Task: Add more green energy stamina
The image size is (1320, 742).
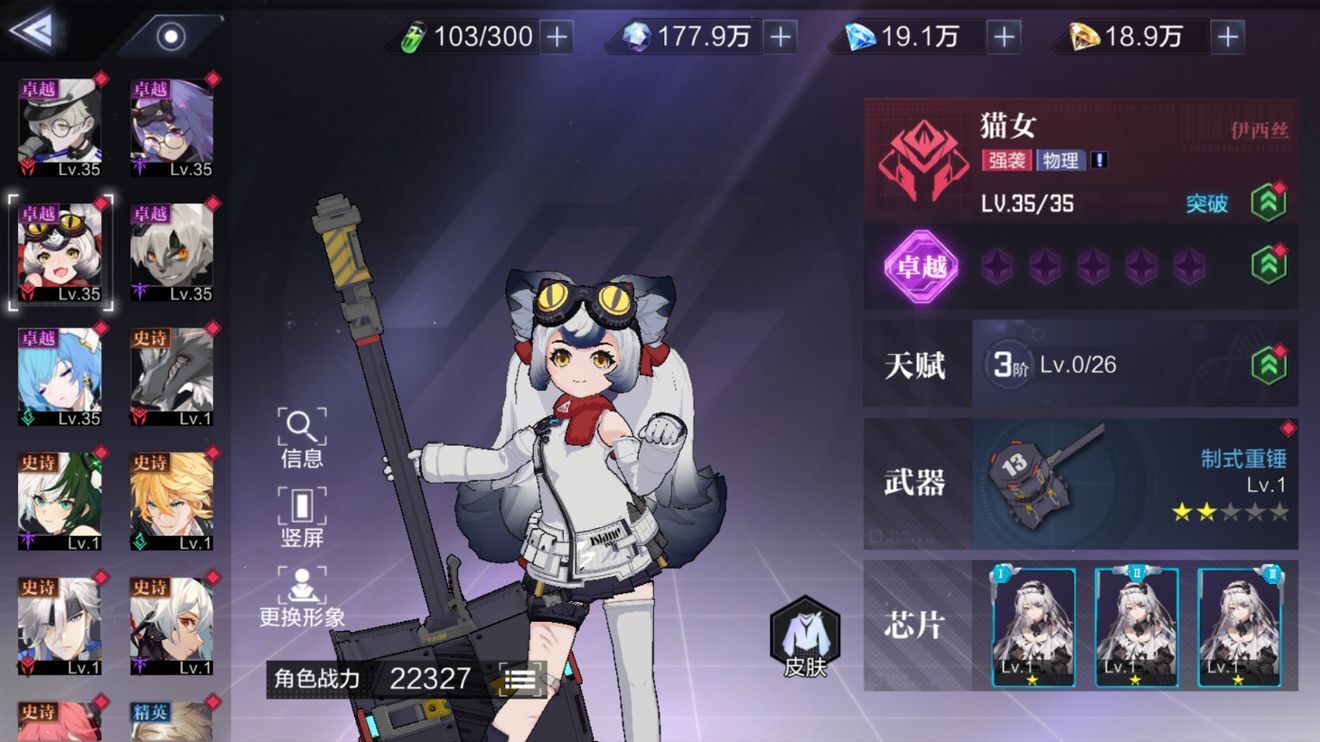Action: click(556, 38)
